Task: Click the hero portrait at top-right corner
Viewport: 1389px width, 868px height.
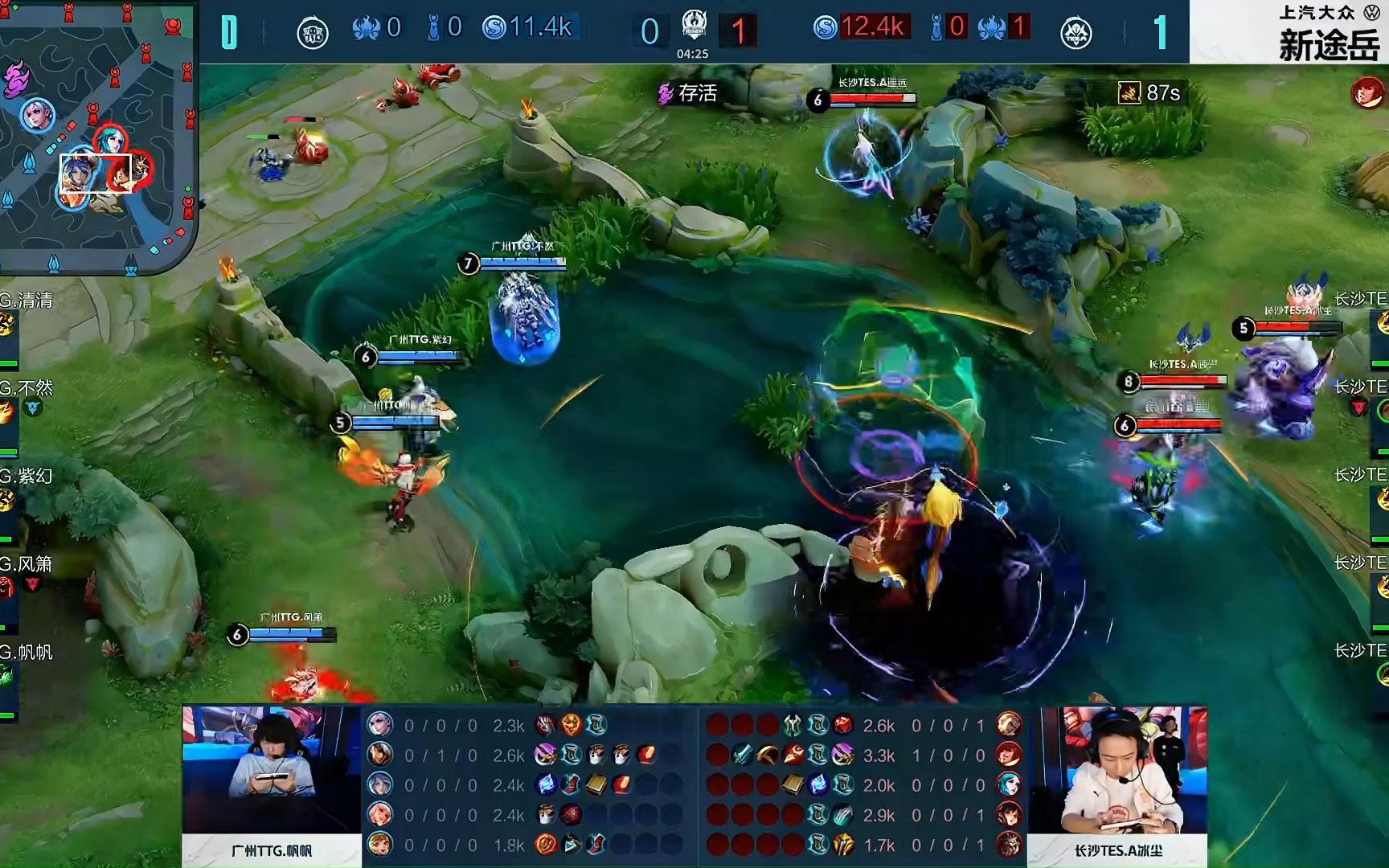Action: coord(1366,93)
